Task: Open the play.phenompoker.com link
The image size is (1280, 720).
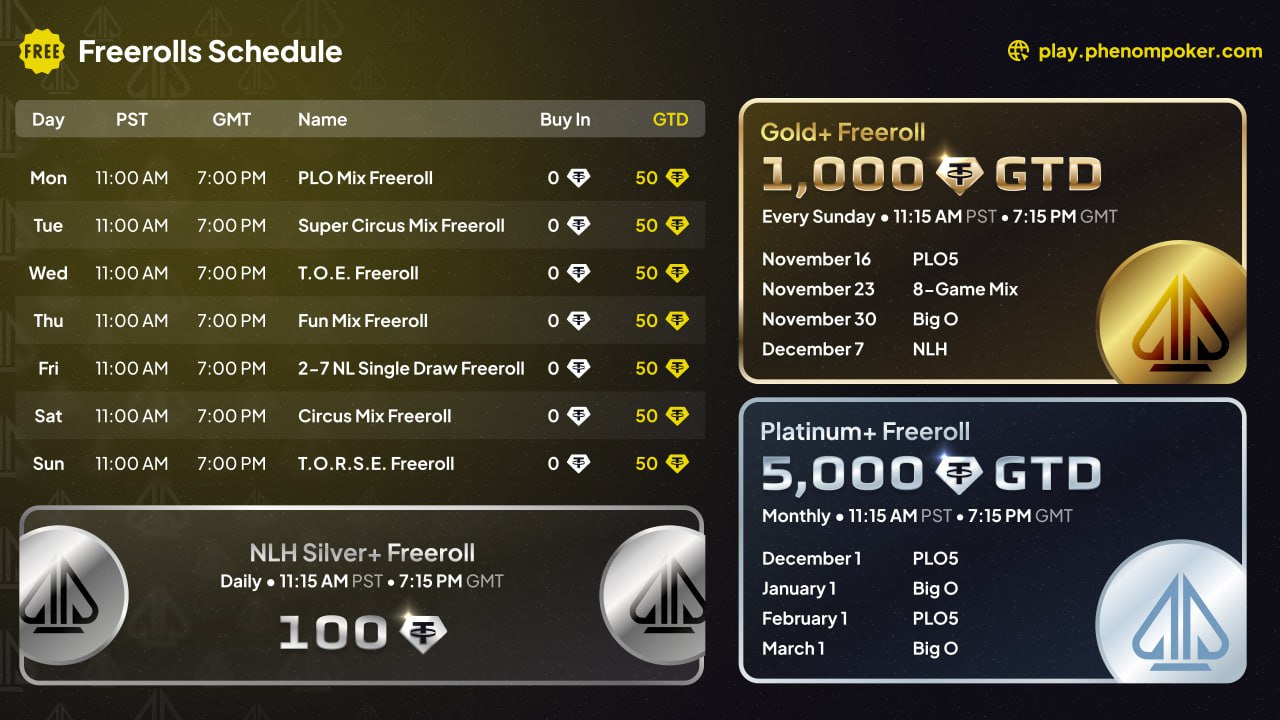Action: coord(1150,51)
